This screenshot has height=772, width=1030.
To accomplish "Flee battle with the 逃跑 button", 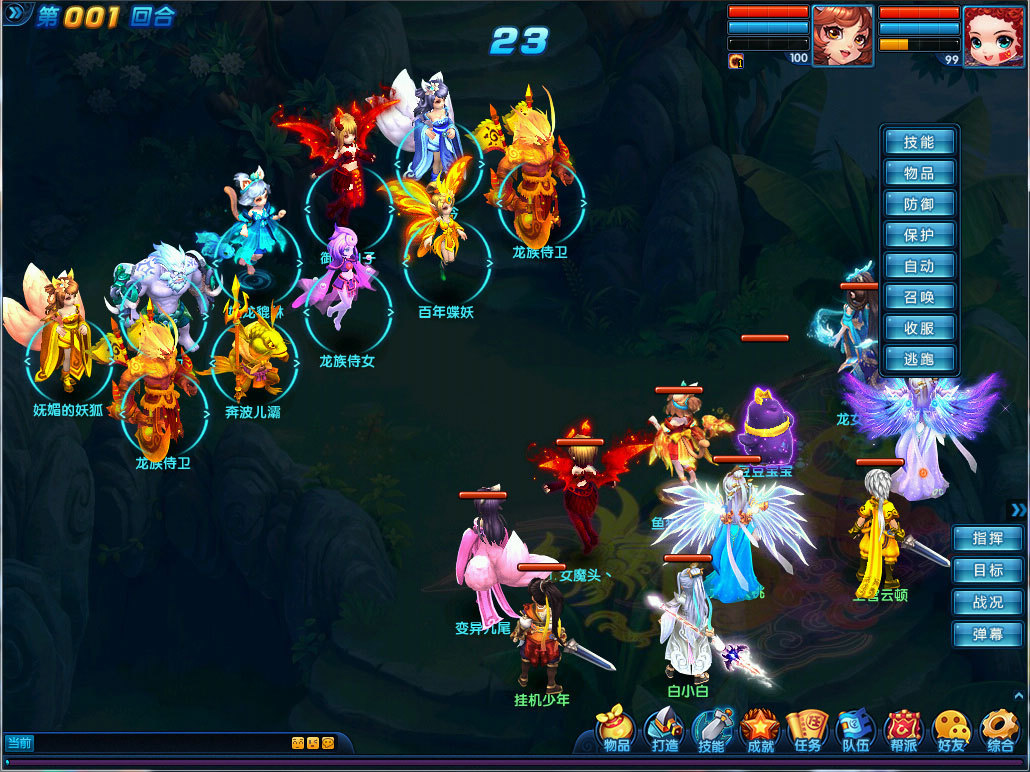I will pos(919,359).
